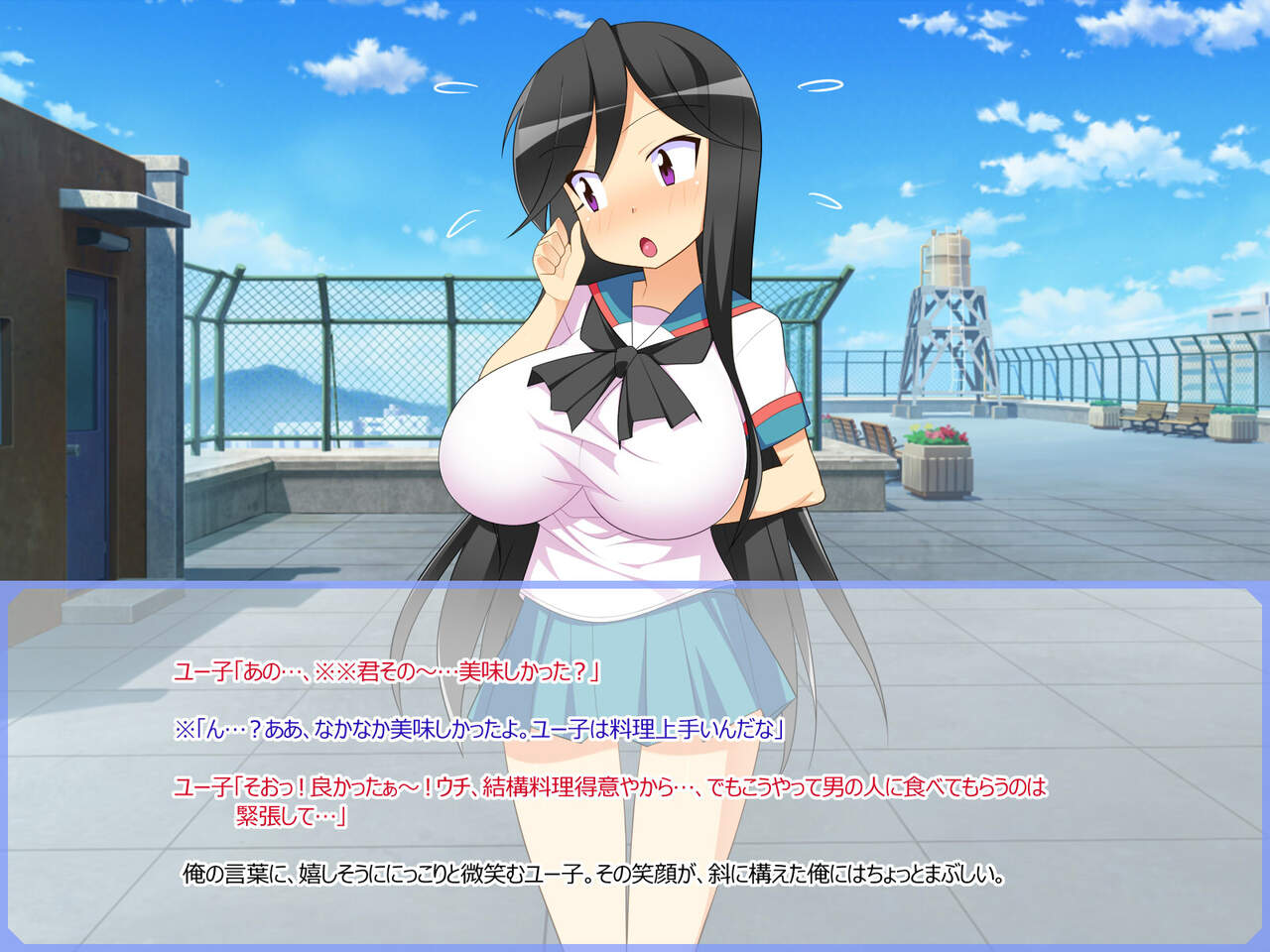Advance the story by clicking the dialogue box

click(635, 764)
